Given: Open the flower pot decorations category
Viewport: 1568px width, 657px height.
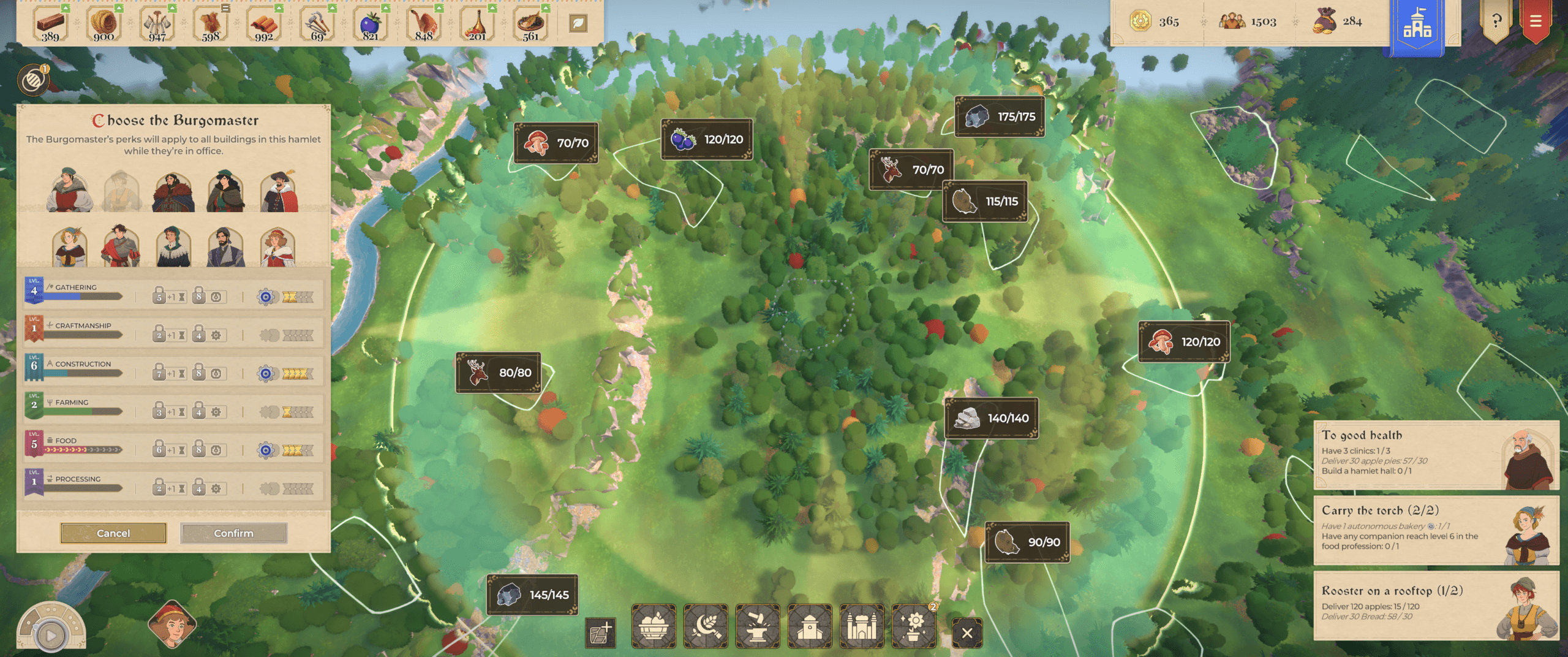Looking at the screenshot, I should click(x=914, y=626).
